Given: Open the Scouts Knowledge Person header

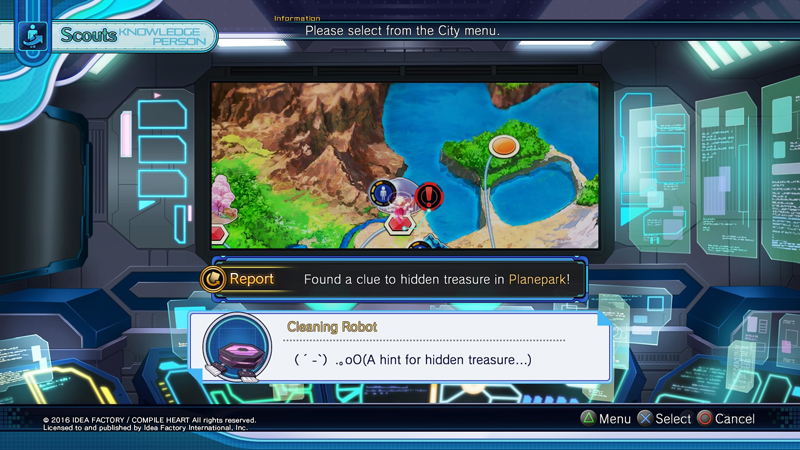Looking at the screenshot, I should click(118, 37).
